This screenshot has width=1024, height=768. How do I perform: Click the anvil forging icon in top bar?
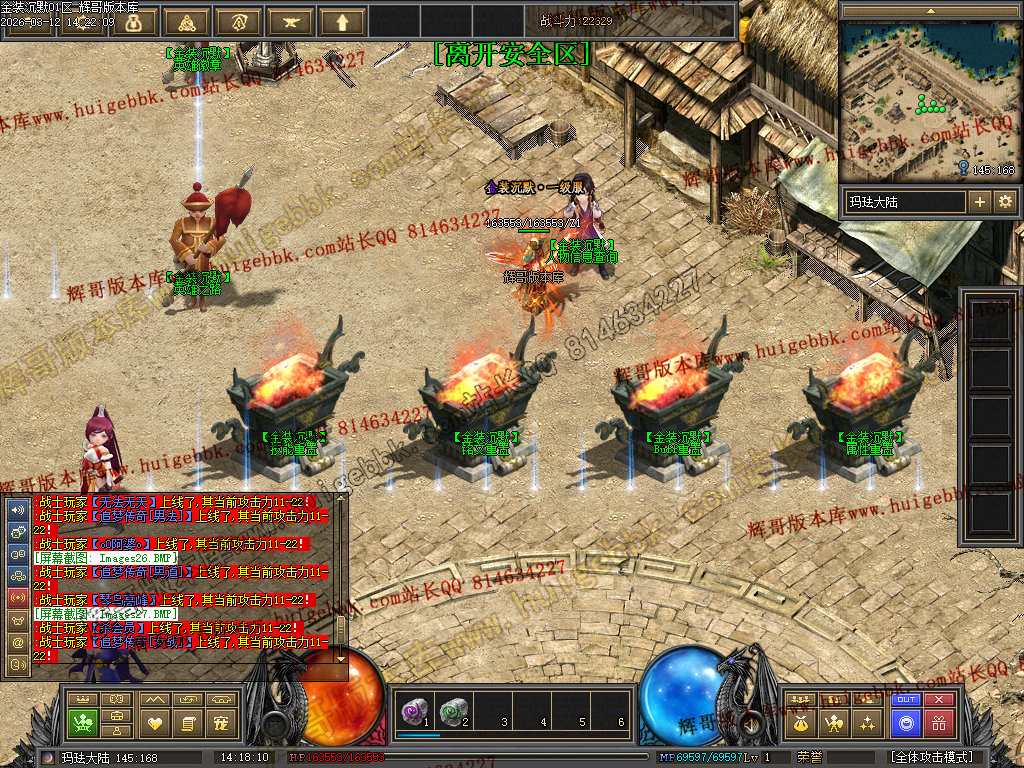tap(291, 22)
